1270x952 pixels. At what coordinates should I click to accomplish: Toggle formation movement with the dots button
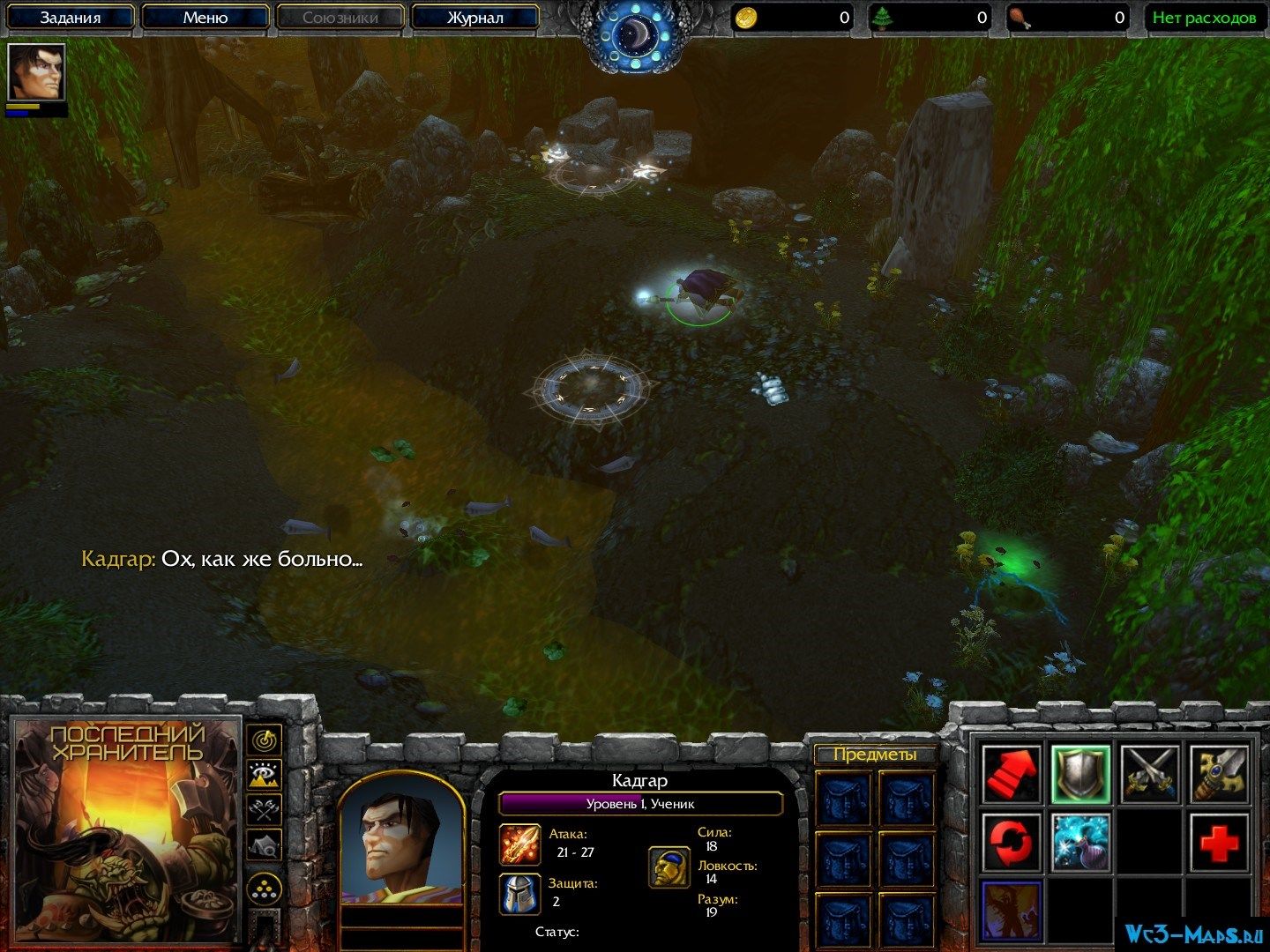[x=265, y=889]
